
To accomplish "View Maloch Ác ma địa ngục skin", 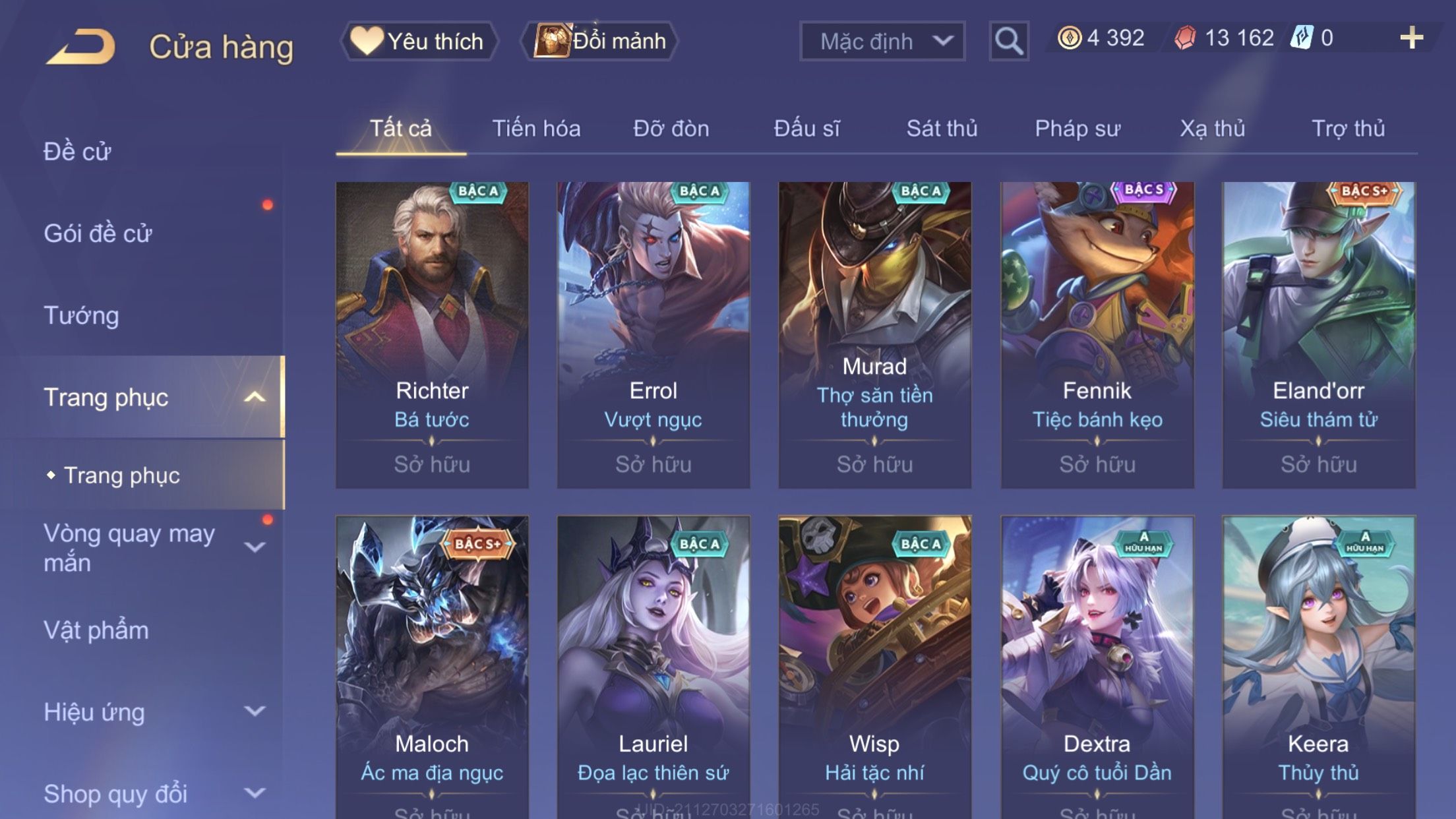I will click(432, 666).
